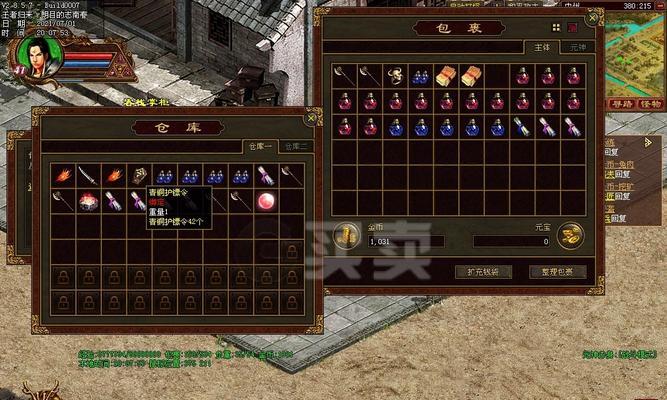This screenshot has height=400, width=667.
Task: Switch to the 仓库二 tab
Action: pyautogui.click(x=298, y=146)
